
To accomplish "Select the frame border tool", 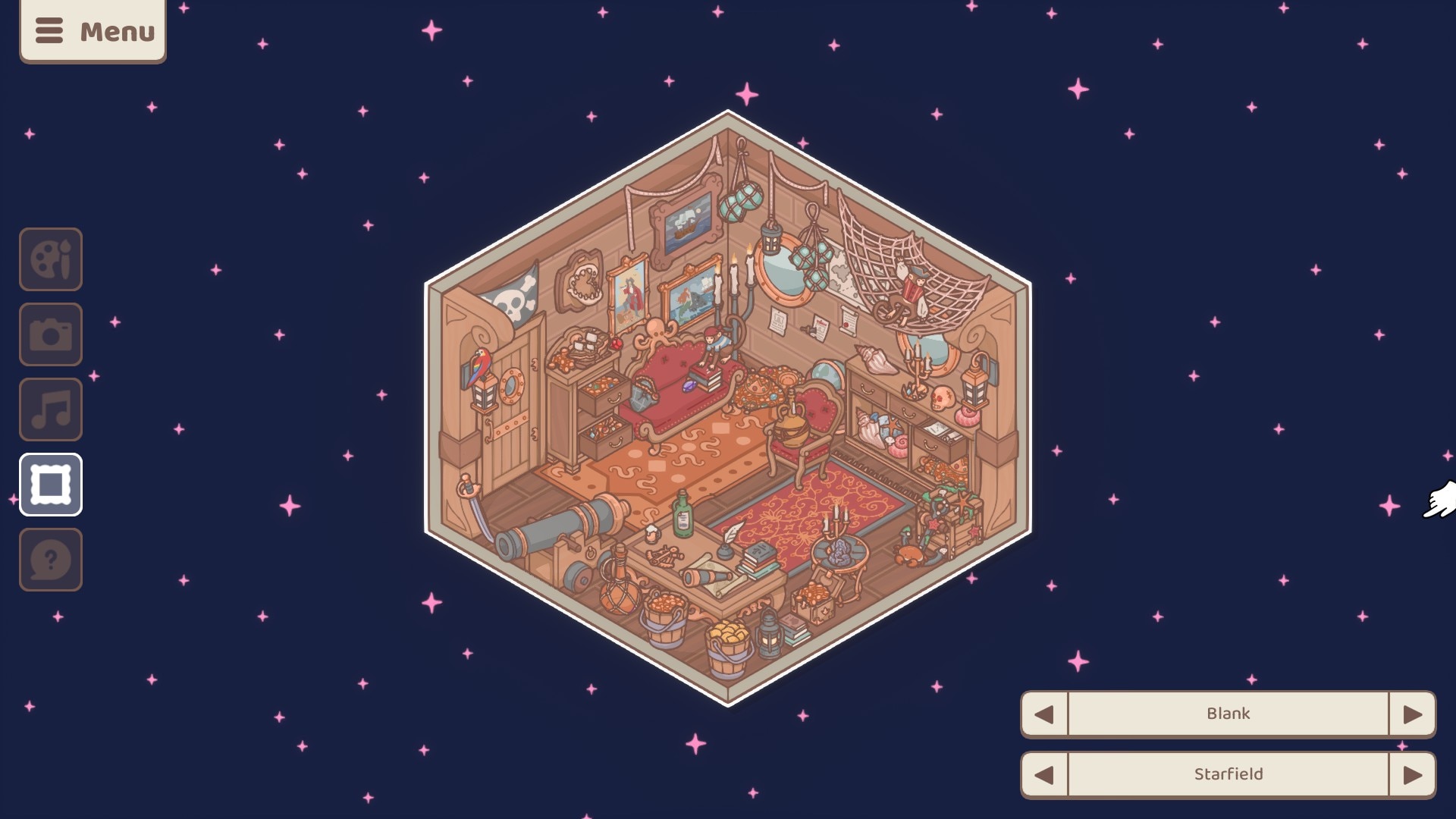I will (x=51, y=485).
